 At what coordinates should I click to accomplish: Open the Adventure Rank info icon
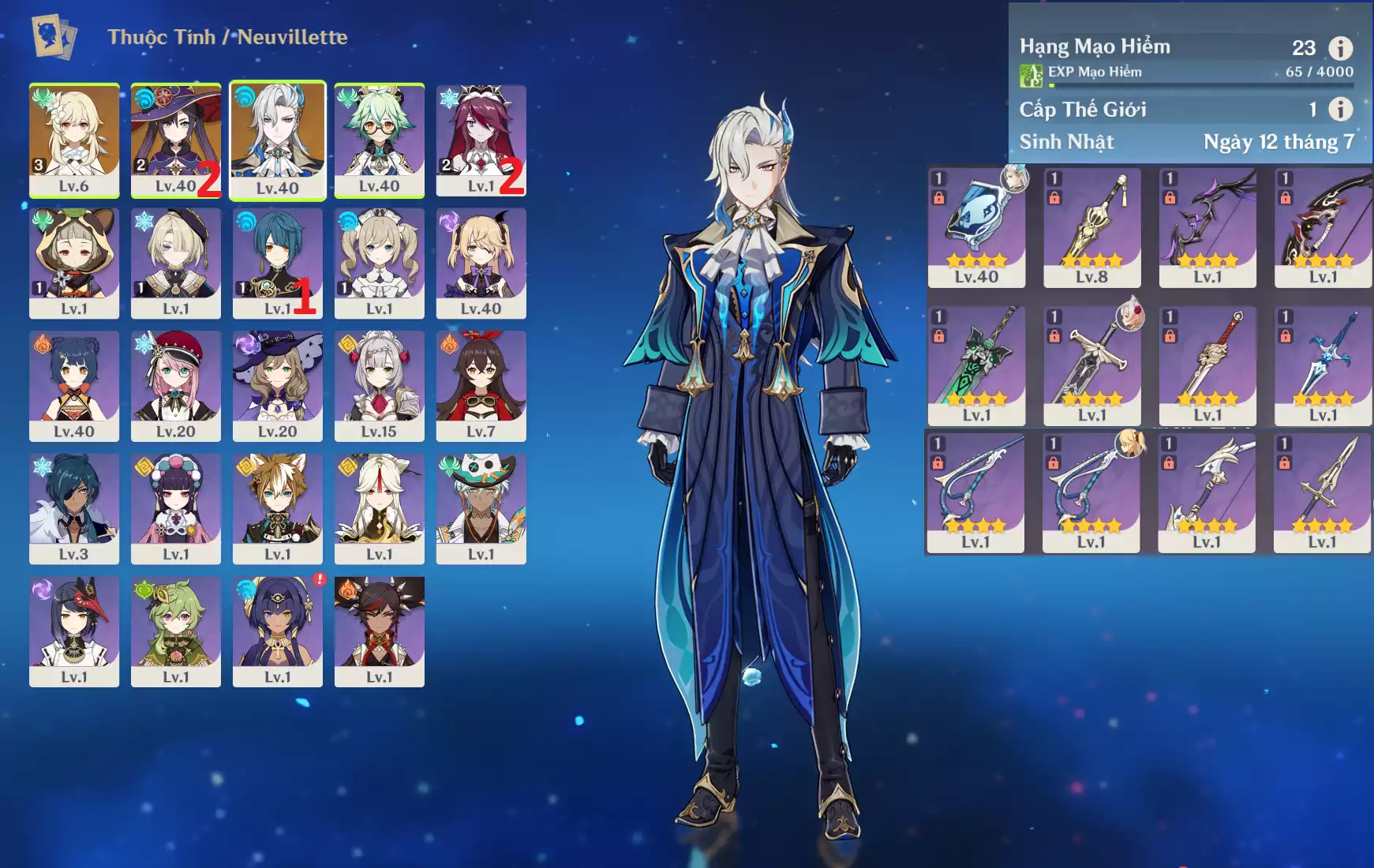[x=1340, y=48]
